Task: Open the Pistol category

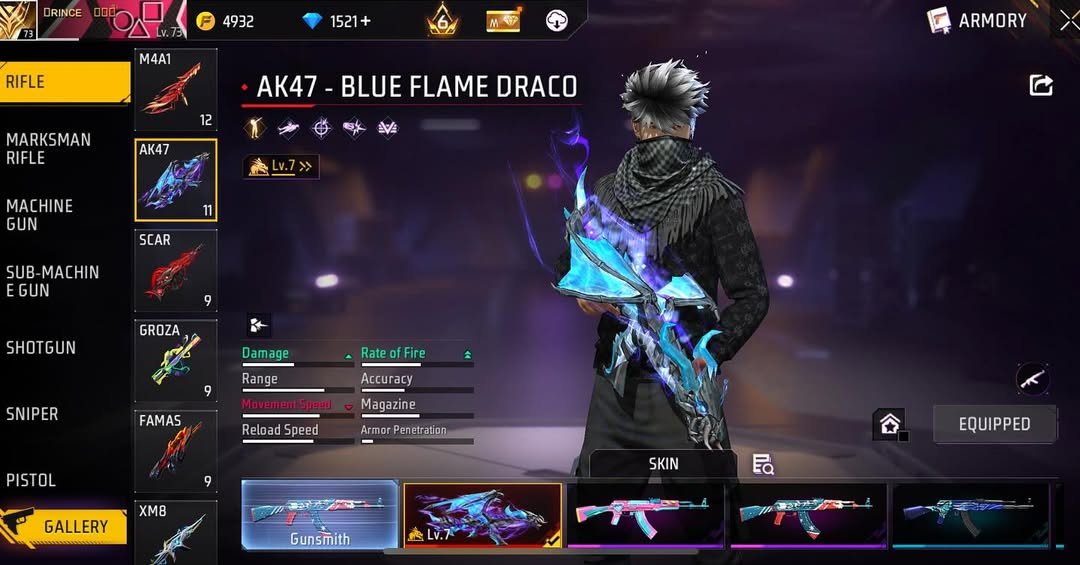Action: (x=31, y=480)
